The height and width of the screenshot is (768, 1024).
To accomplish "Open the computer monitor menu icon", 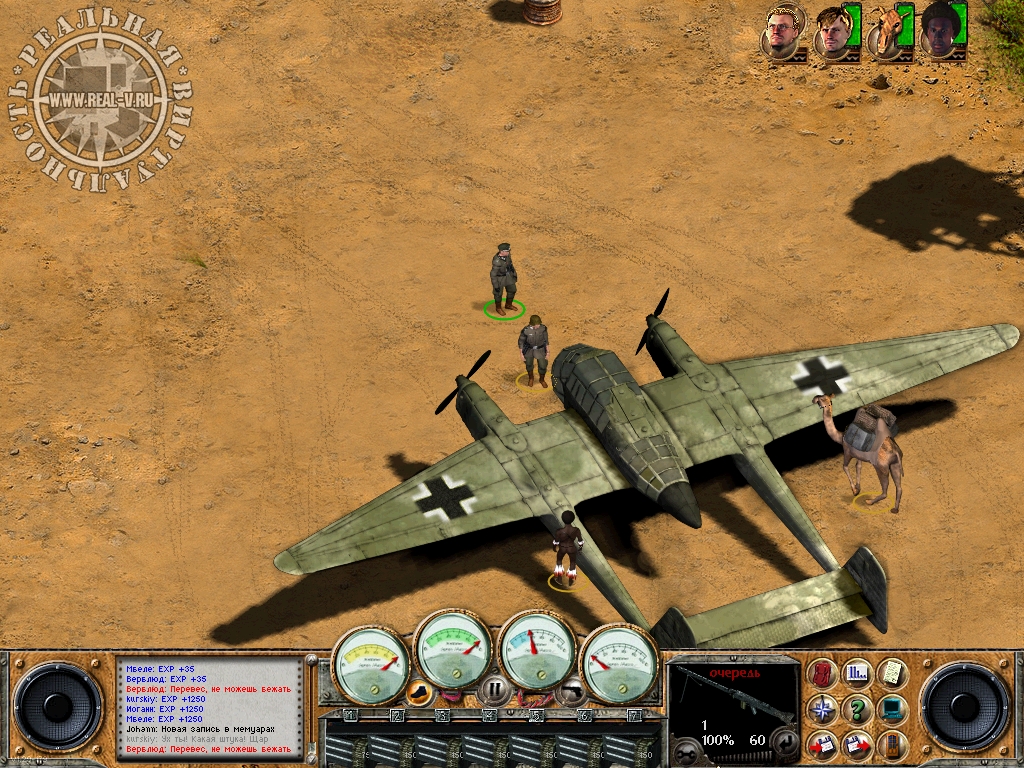I will tap(892, 710).
